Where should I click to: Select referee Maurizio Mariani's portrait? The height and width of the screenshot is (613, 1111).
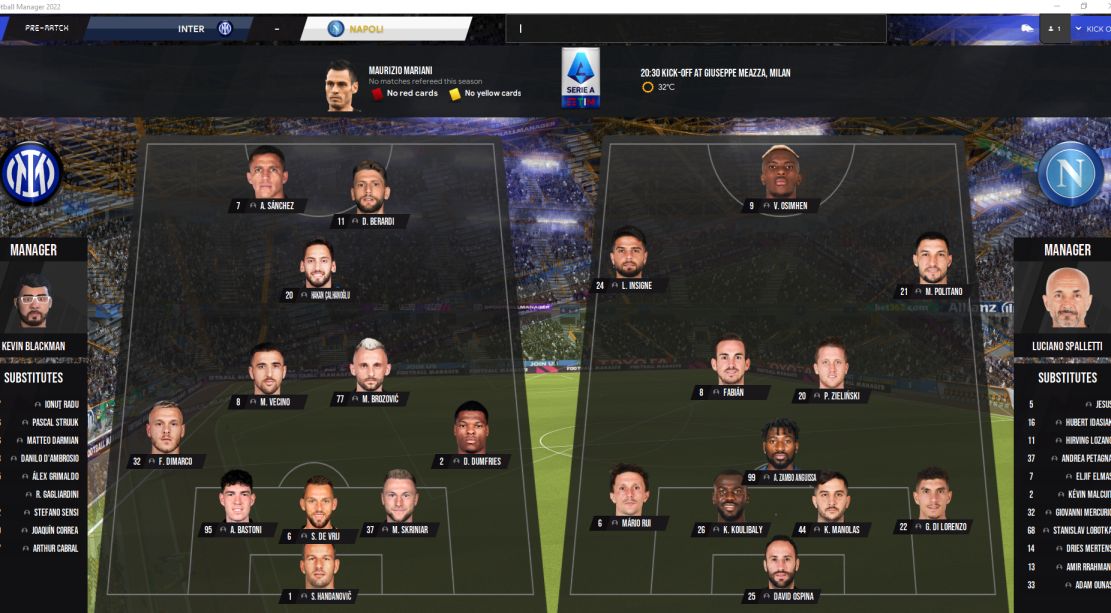[341, 86]
